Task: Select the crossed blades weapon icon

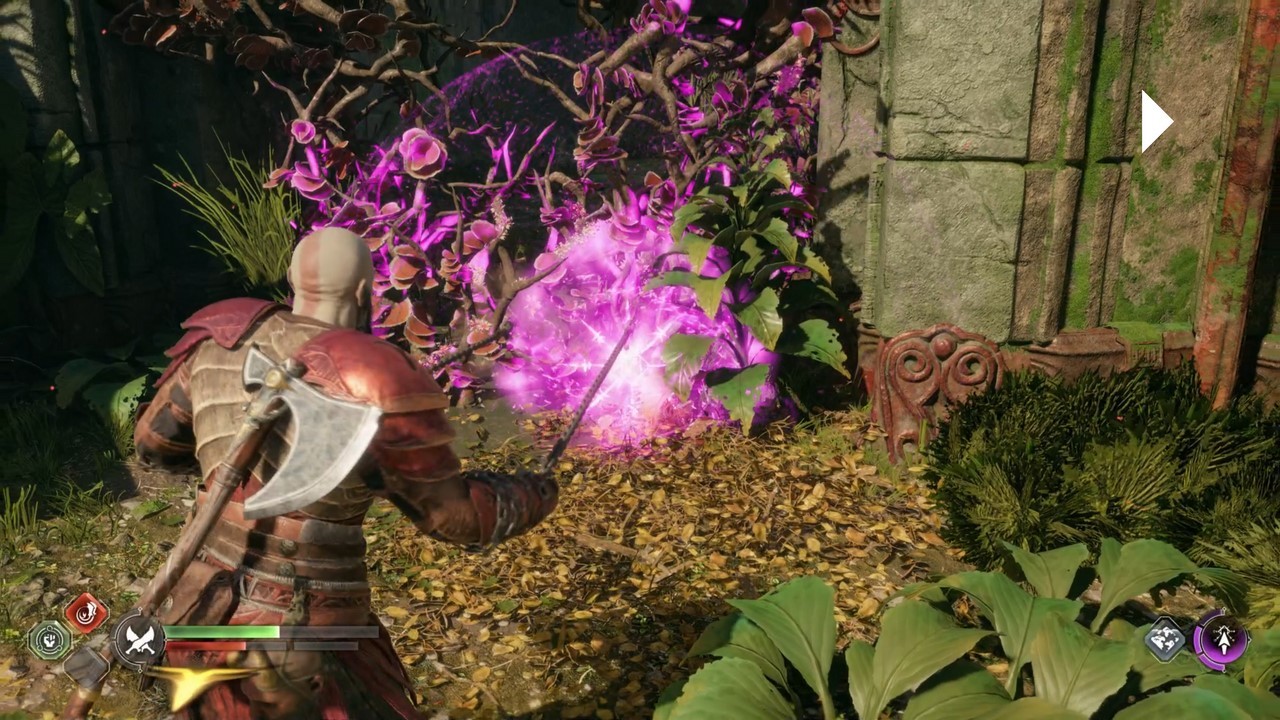Action: click(x=140, y=640)
